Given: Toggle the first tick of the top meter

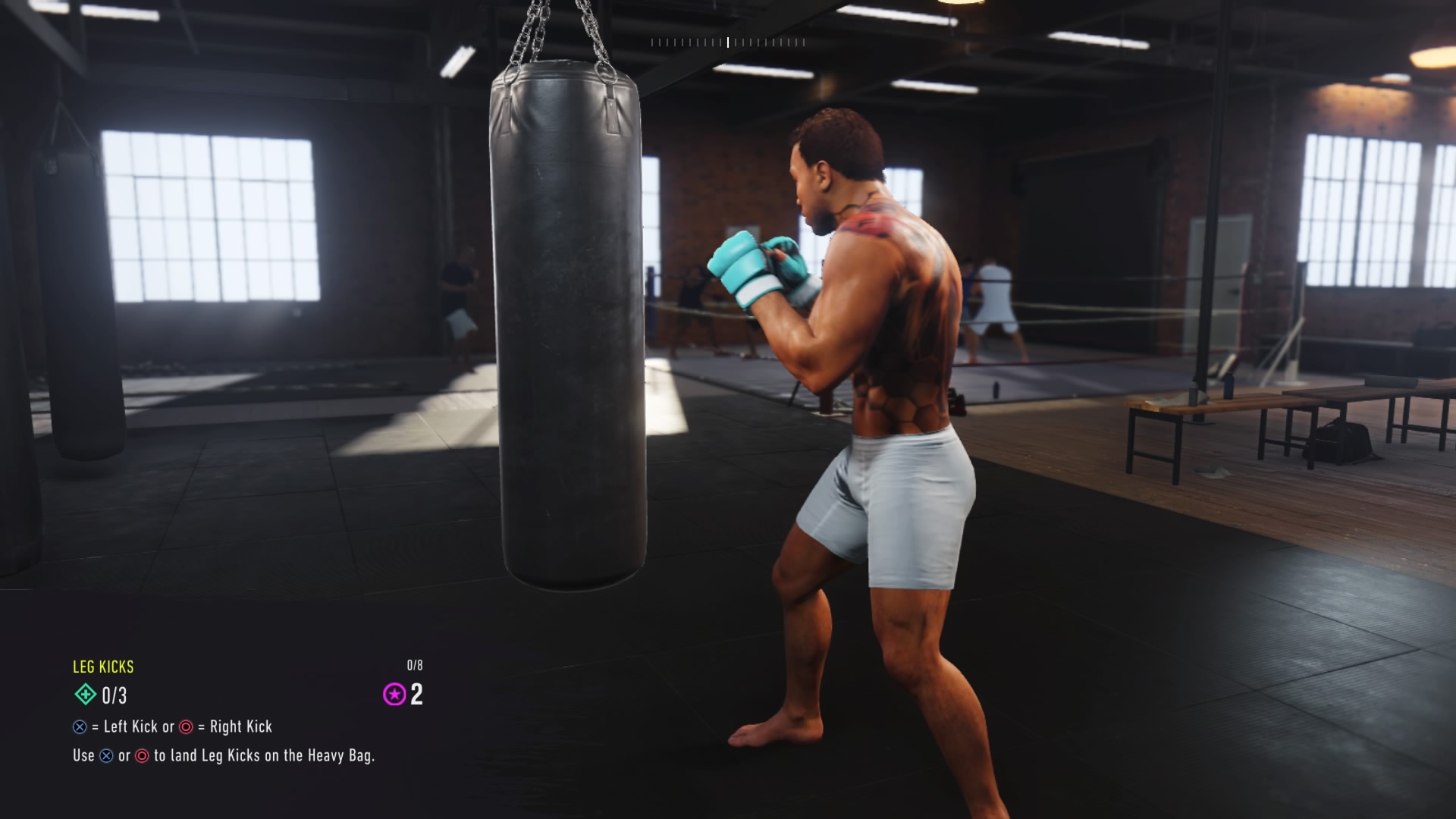Looking at the screenshot, I should tap(652, 42).
